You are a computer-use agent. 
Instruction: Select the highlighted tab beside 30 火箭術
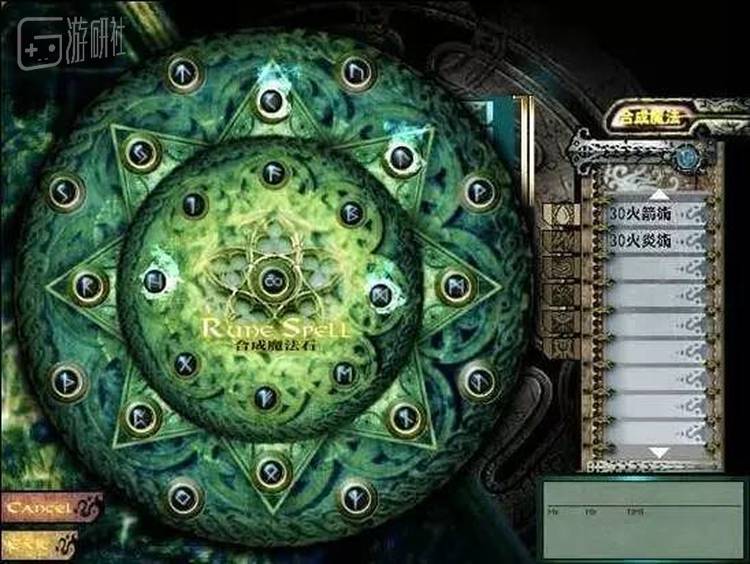(x=561, y=215)
